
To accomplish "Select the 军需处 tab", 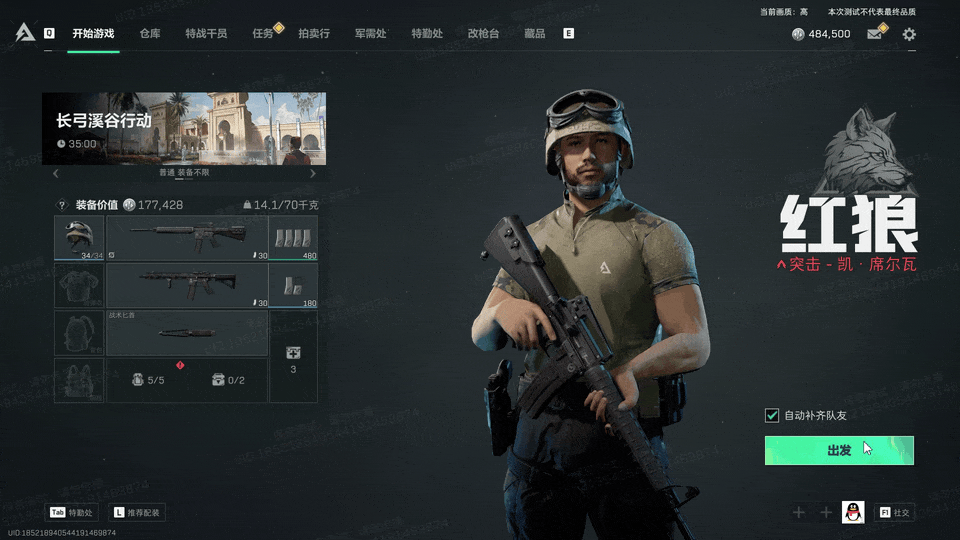I will click(x=370, y=33).
